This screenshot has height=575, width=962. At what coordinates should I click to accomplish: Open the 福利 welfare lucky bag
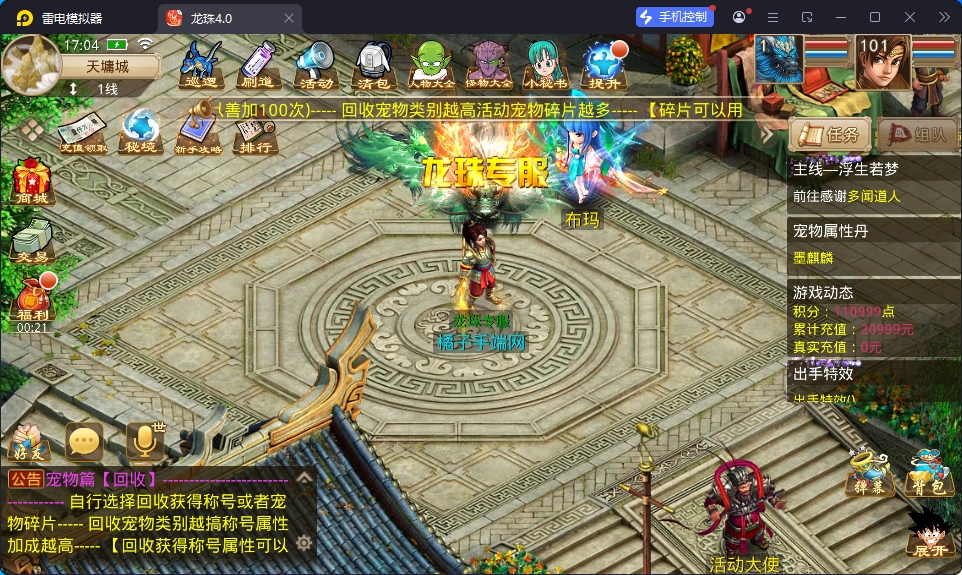click(x=31, y=300)
